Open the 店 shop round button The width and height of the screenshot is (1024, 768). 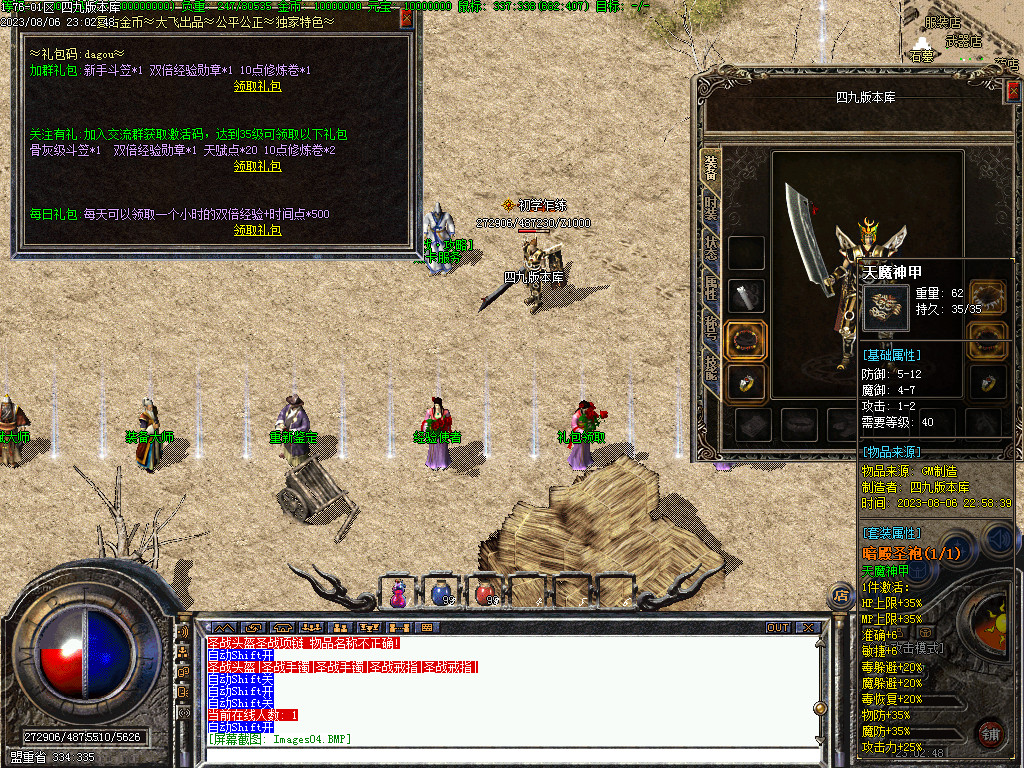point(838,596)
